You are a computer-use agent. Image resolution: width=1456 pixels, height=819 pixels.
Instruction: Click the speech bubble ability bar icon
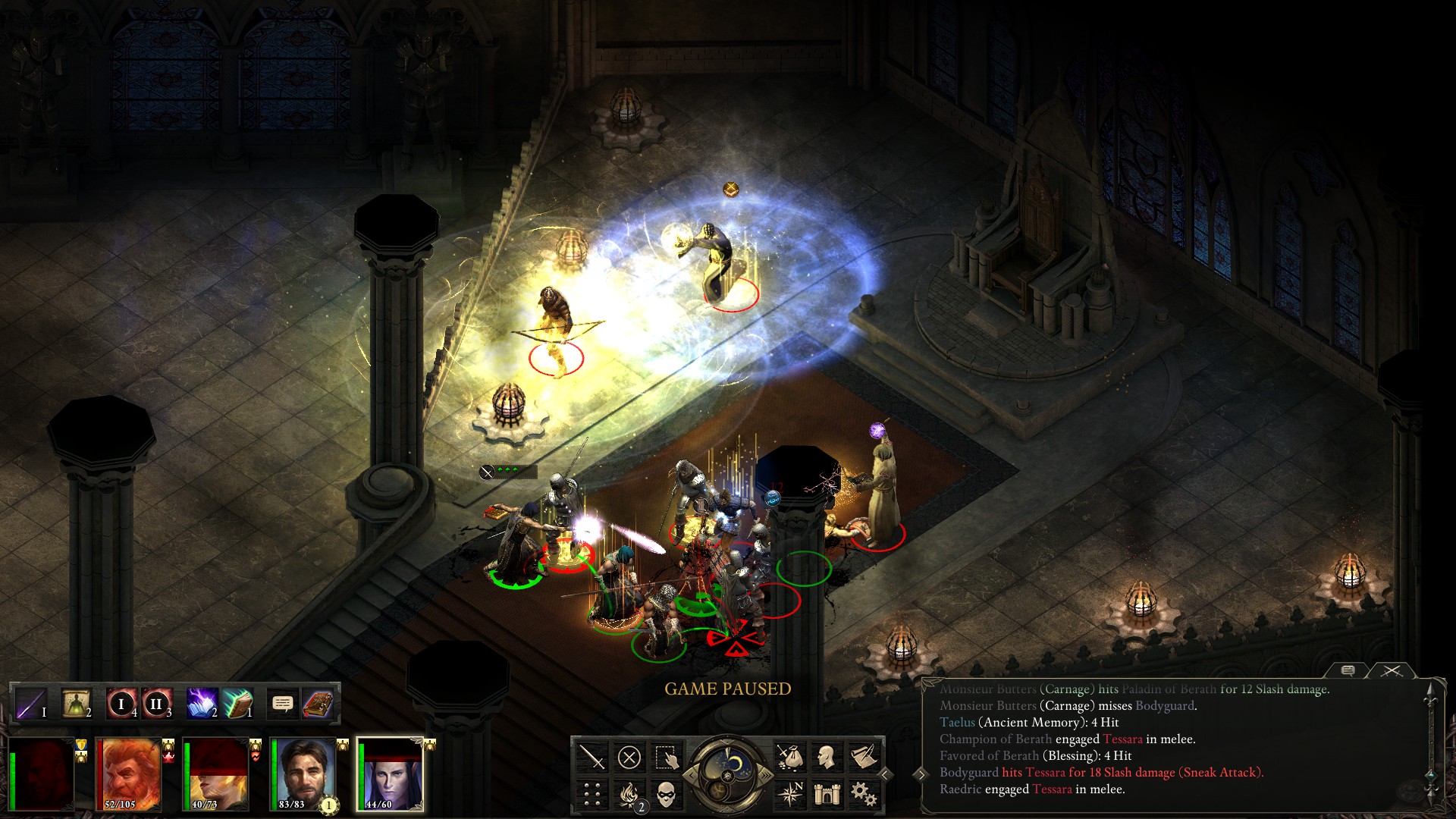(x=282, y=704)
